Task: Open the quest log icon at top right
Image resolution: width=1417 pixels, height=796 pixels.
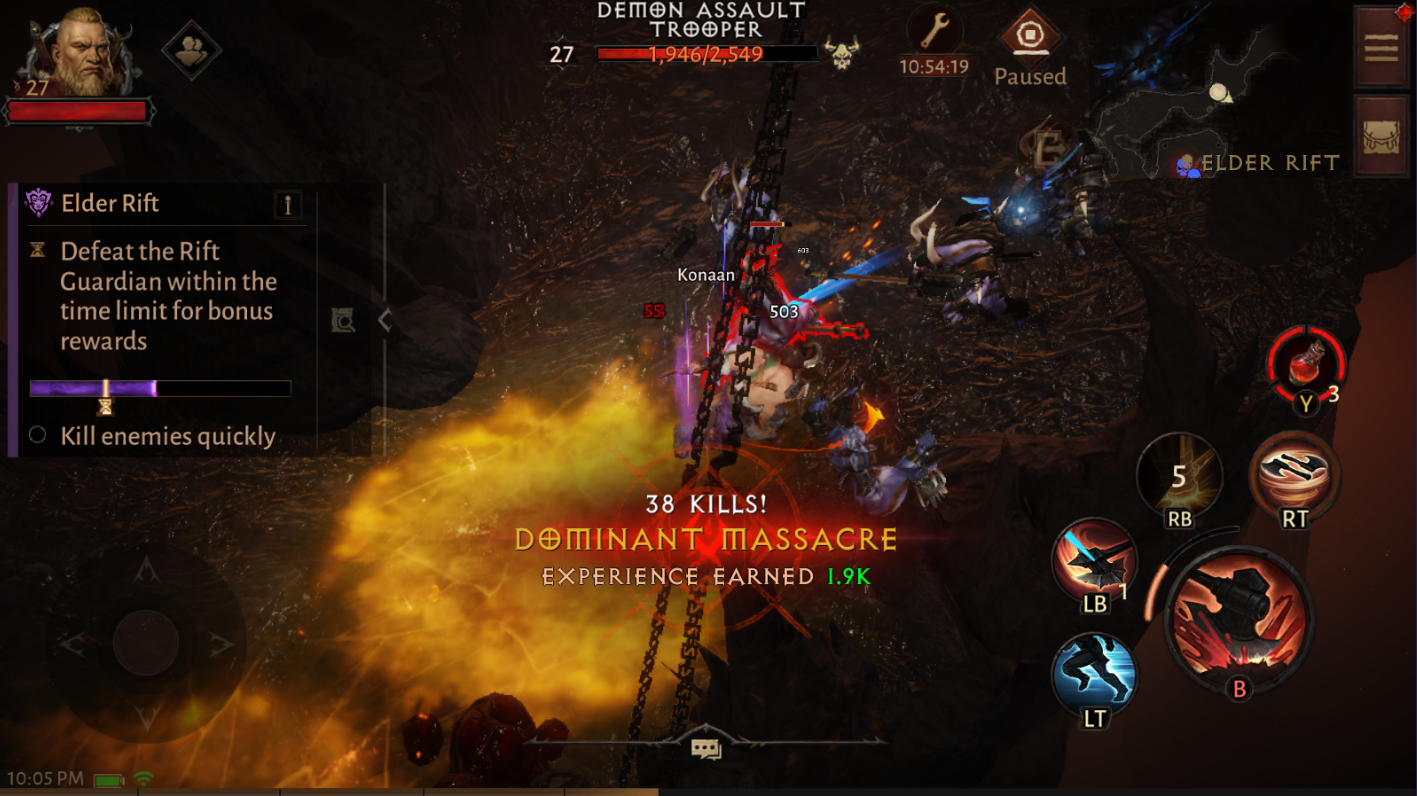Action: [x=1381, y=45]
